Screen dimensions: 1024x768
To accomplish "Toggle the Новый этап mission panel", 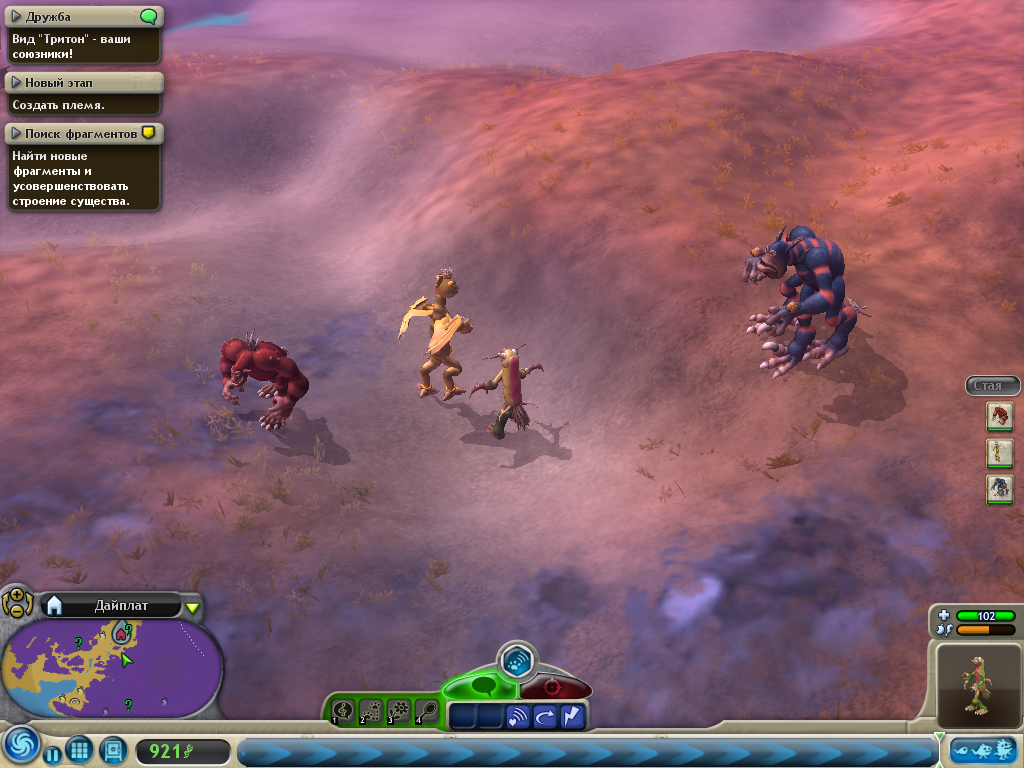I will [17, 83].
